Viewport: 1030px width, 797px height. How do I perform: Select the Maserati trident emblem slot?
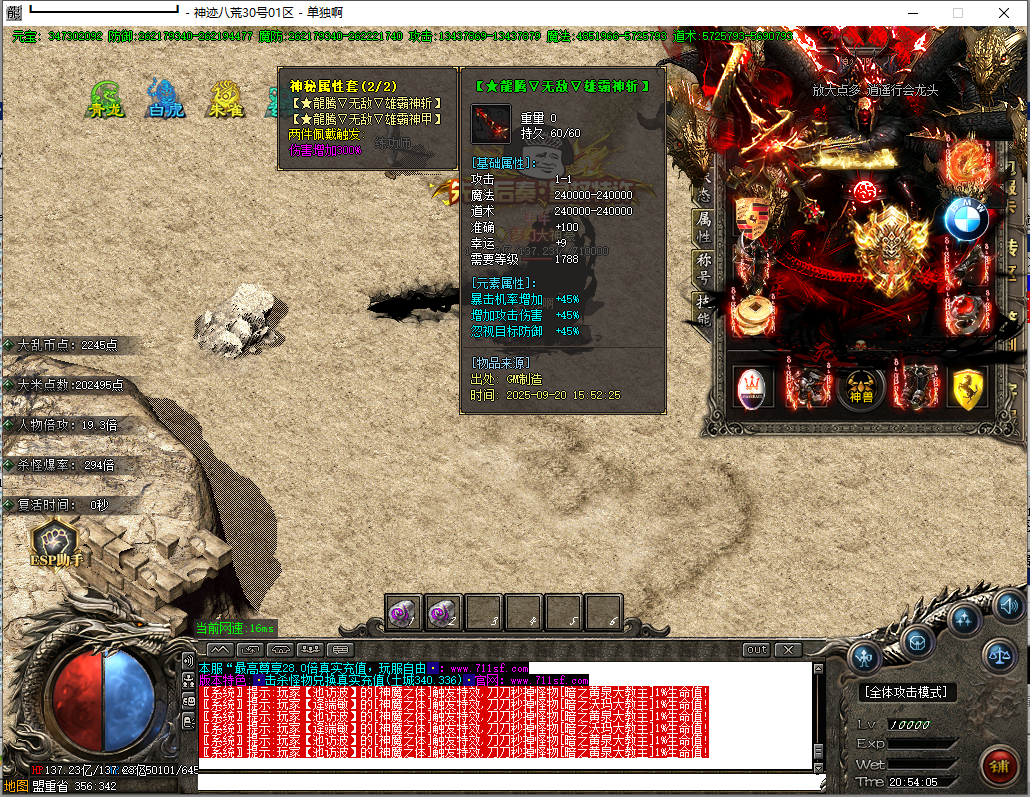click(751, 388)
